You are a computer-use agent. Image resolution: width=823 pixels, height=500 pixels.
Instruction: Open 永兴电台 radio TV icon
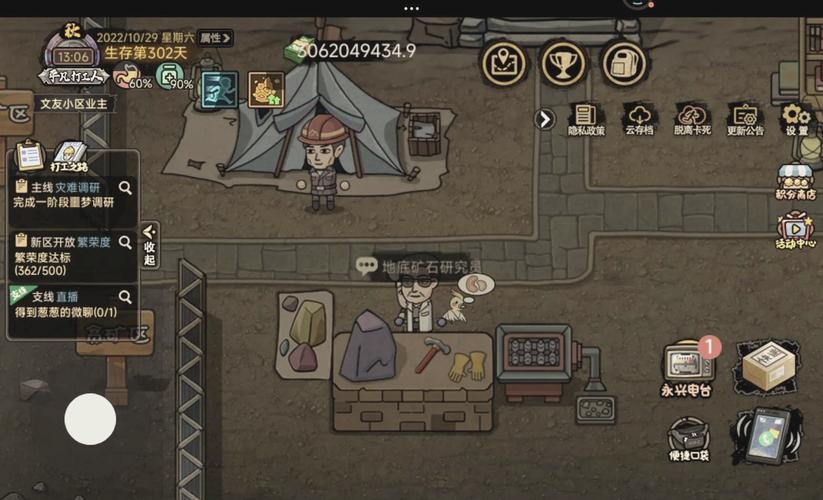coord(686,367)
